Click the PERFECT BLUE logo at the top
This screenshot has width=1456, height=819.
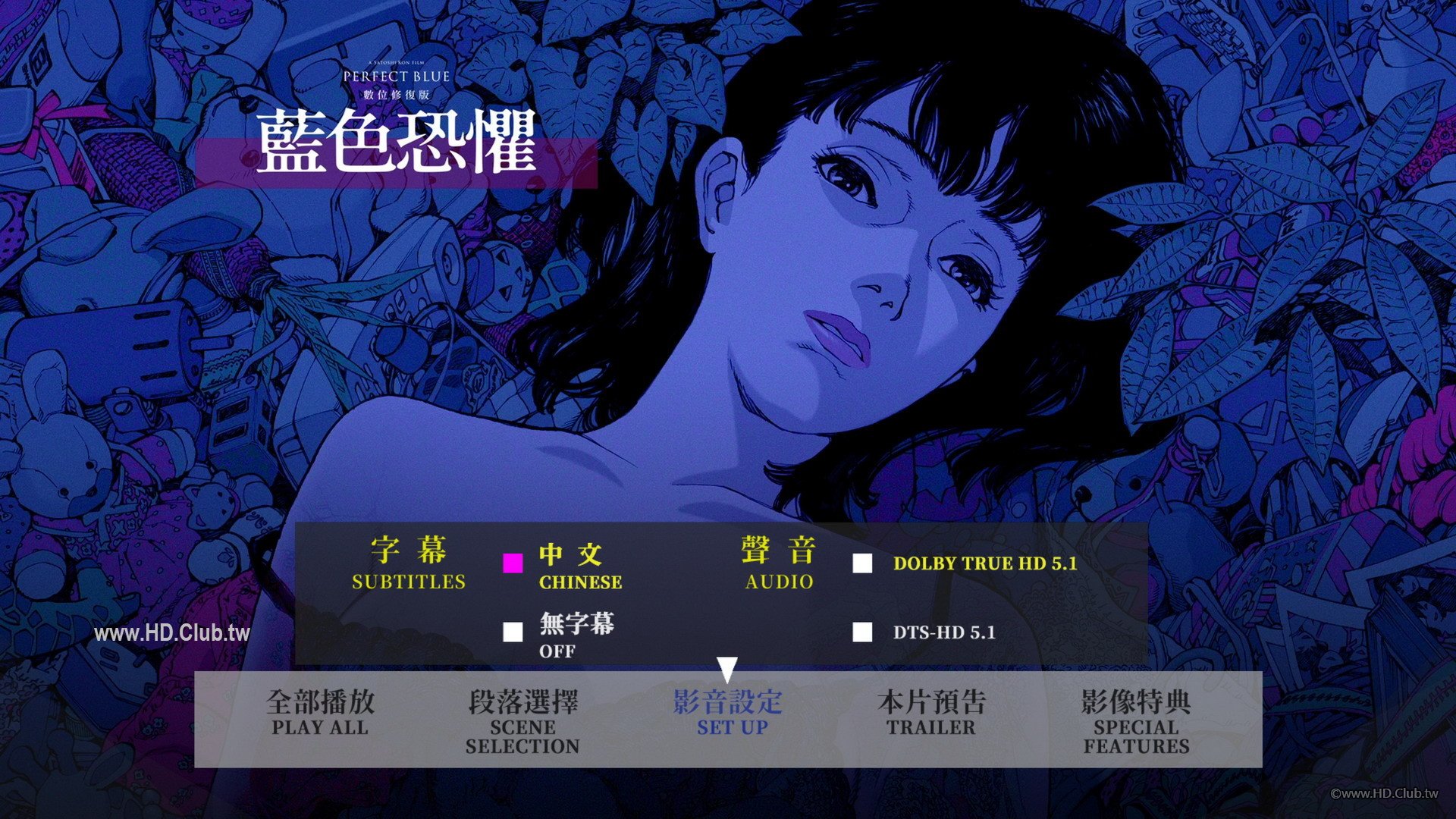click(x=398, y=77)
